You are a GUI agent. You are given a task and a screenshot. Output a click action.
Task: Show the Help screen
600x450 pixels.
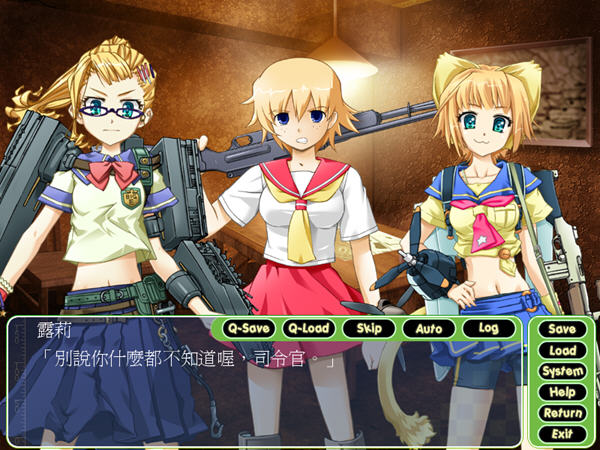(x=562, y=392)
